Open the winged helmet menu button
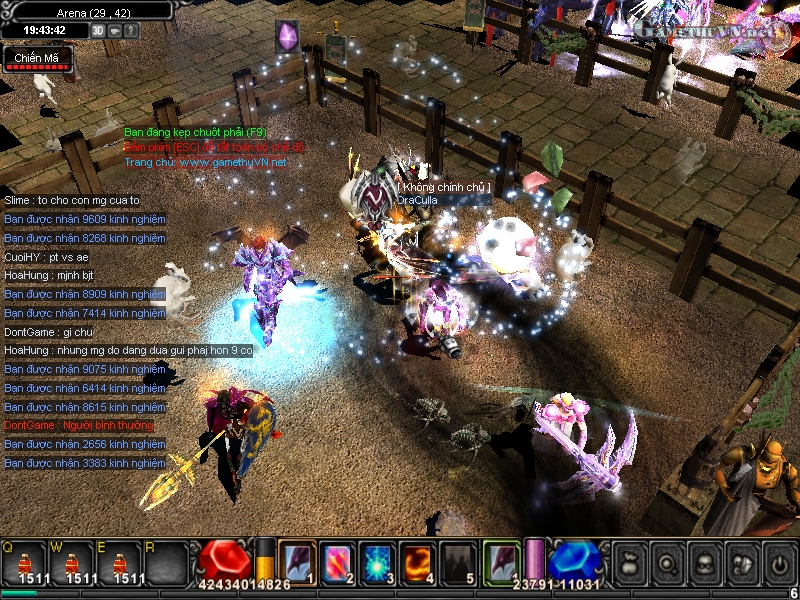The width and height of the screenshot is (800, 600). tap(742, 564)
